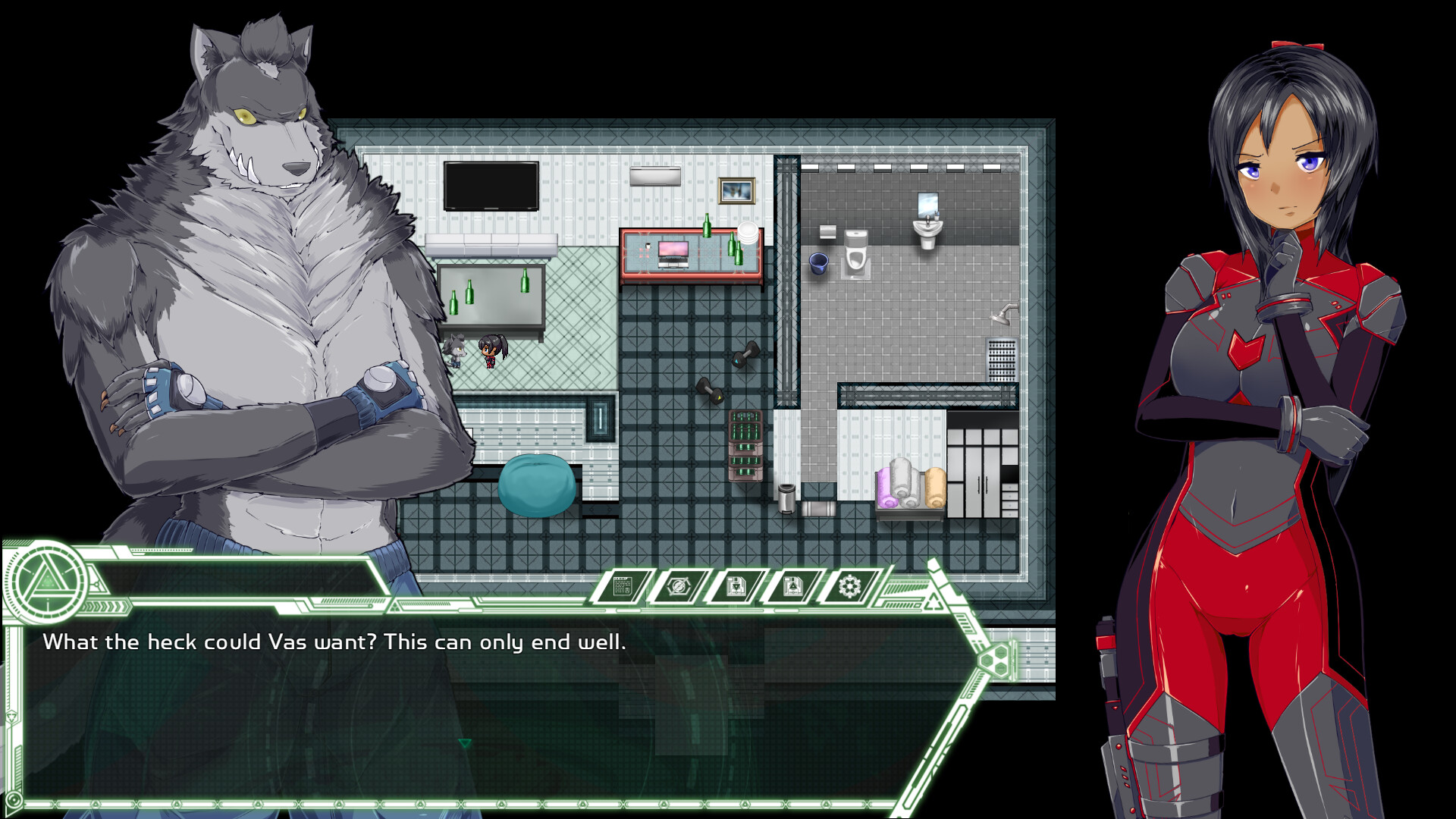This screenshot has width=1456, height=819.
Task: Quick save via the download-arrow floppy icon
Action: pyautogui.click(x=736, y=585)
